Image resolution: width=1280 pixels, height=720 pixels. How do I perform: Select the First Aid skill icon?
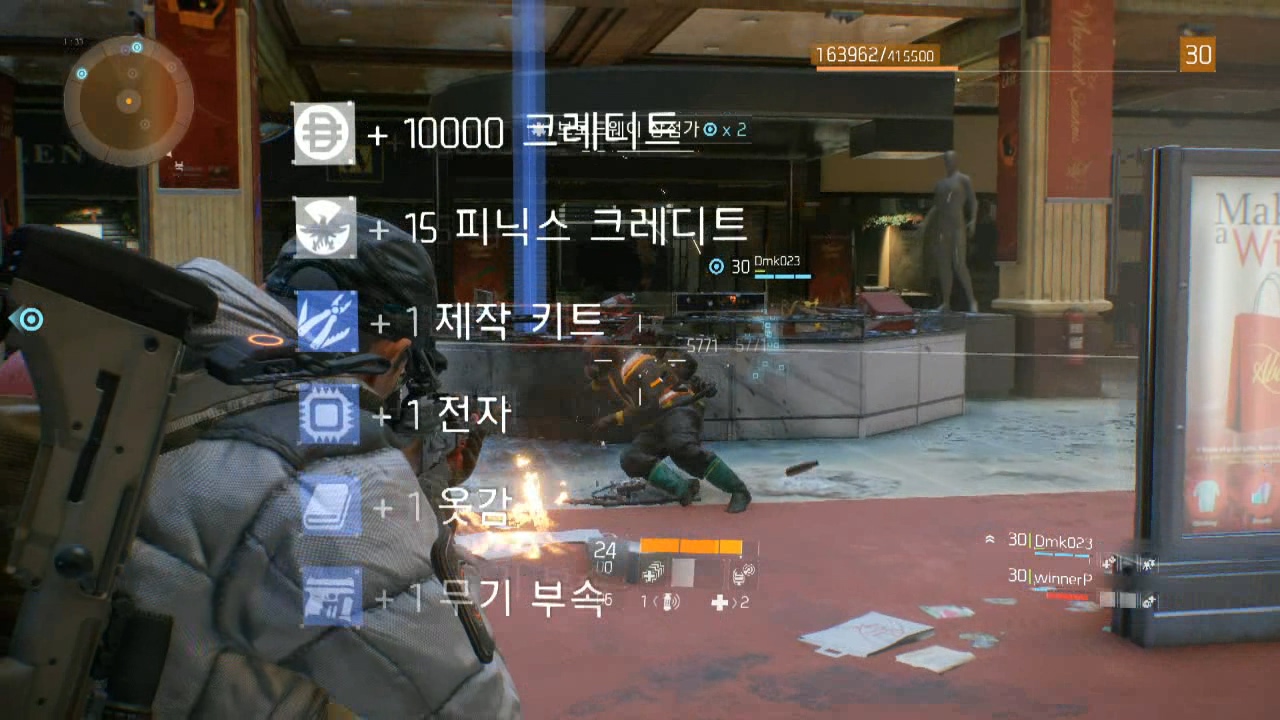coord(651,574)
